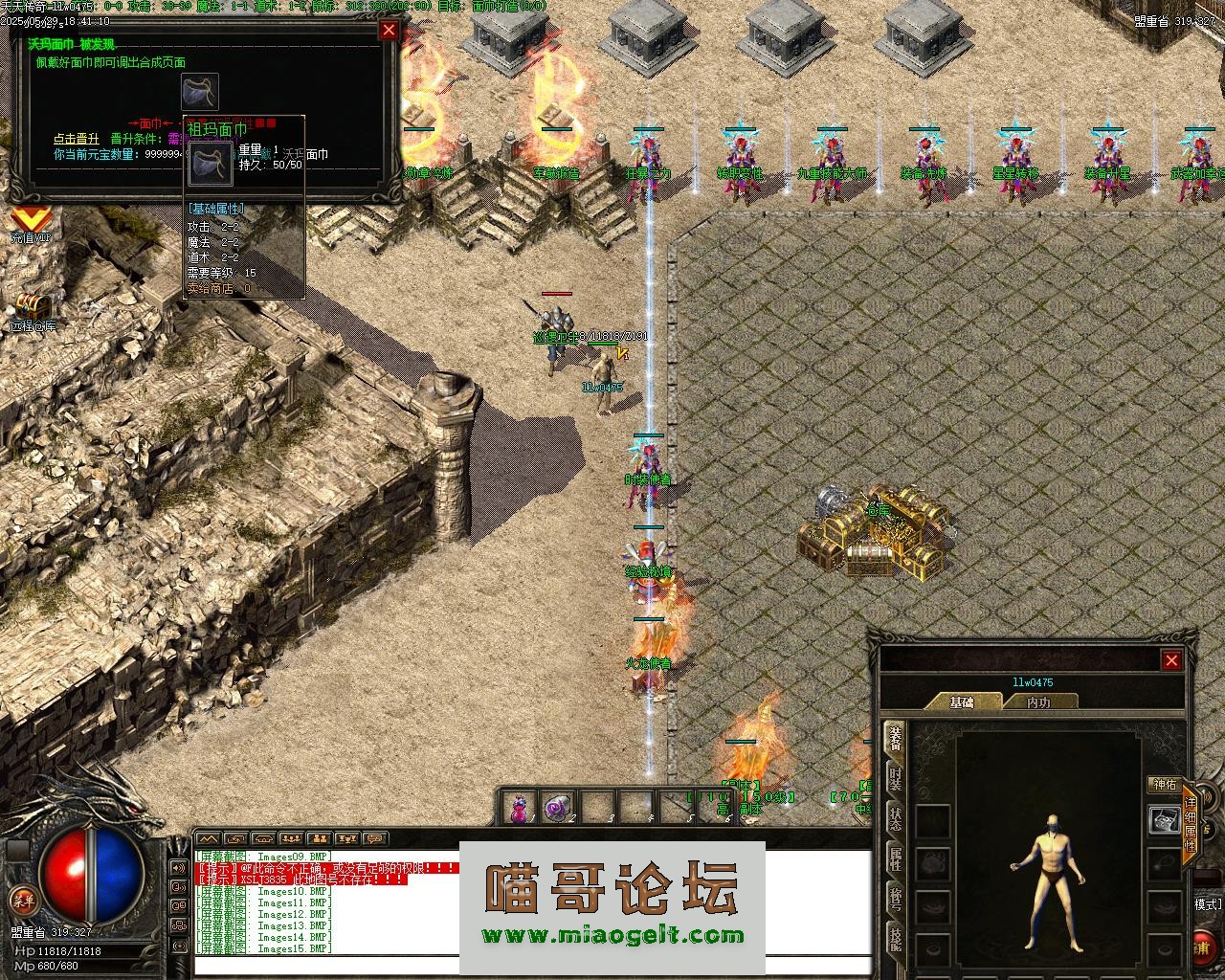
Task: Select the 基础 tab
Action: tap(961, 702)
